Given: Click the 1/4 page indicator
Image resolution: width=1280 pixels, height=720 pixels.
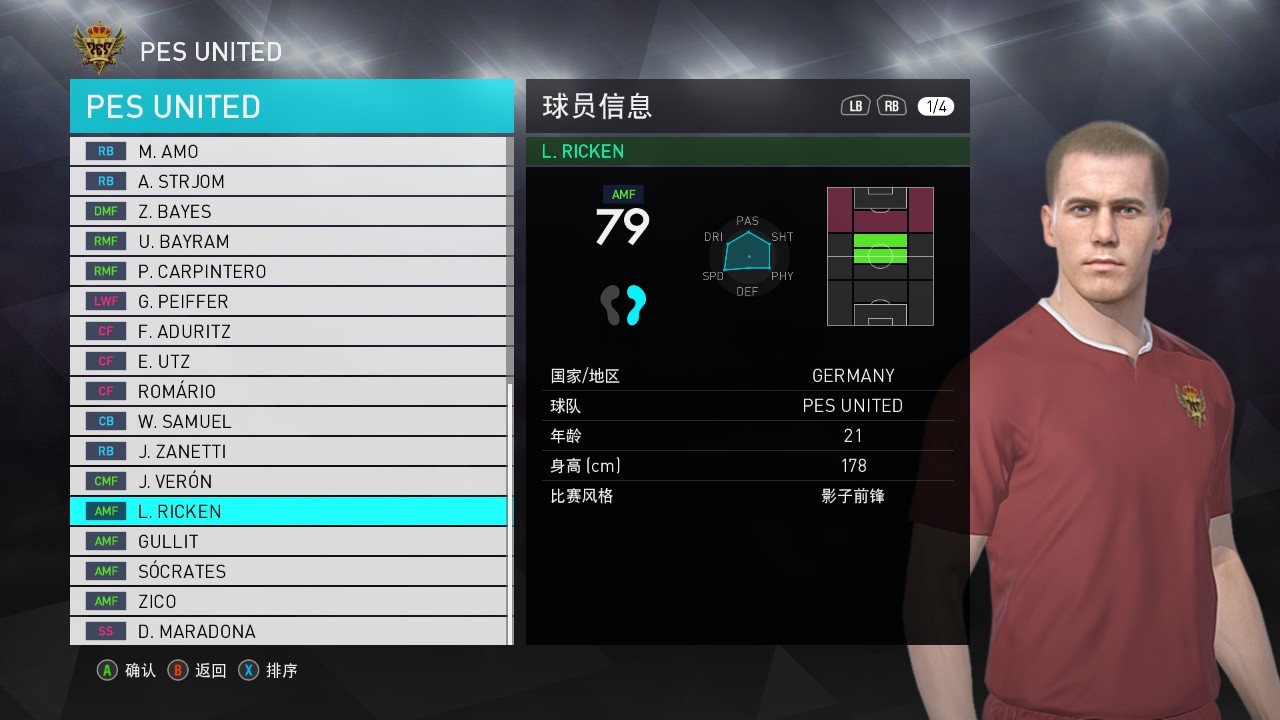Looking at the screenshot, I should [x=937, y=104].
